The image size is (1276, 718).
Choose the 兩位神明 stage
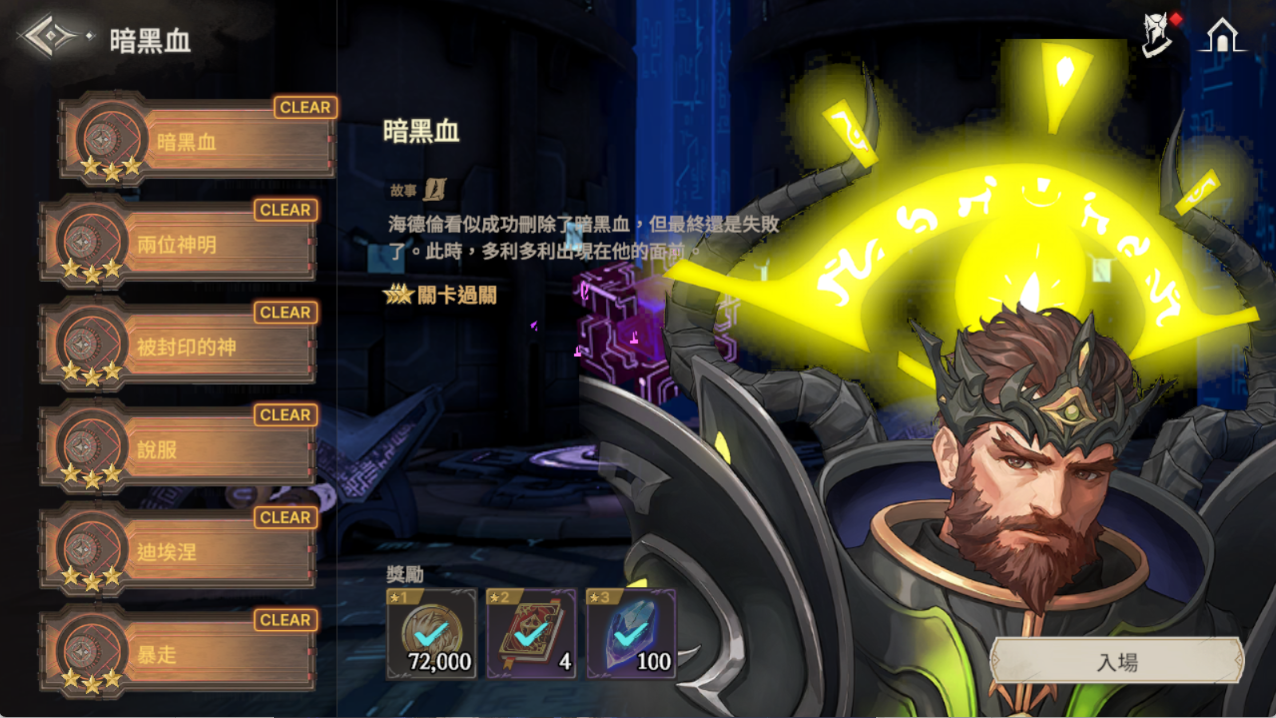[178, 245]
